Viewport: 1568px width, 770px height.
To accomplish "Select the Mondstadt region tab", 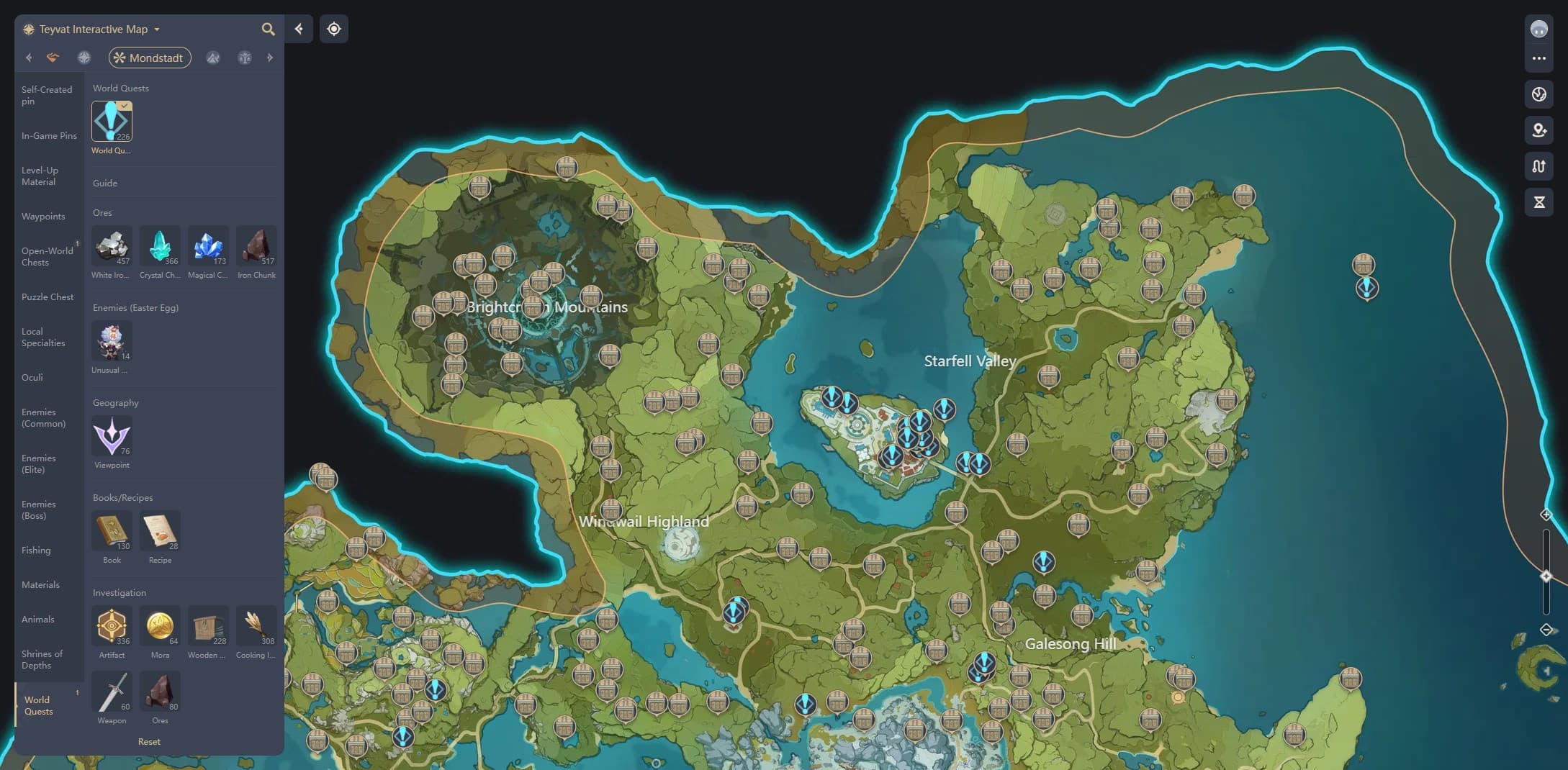I will click(x=150, y=58).
